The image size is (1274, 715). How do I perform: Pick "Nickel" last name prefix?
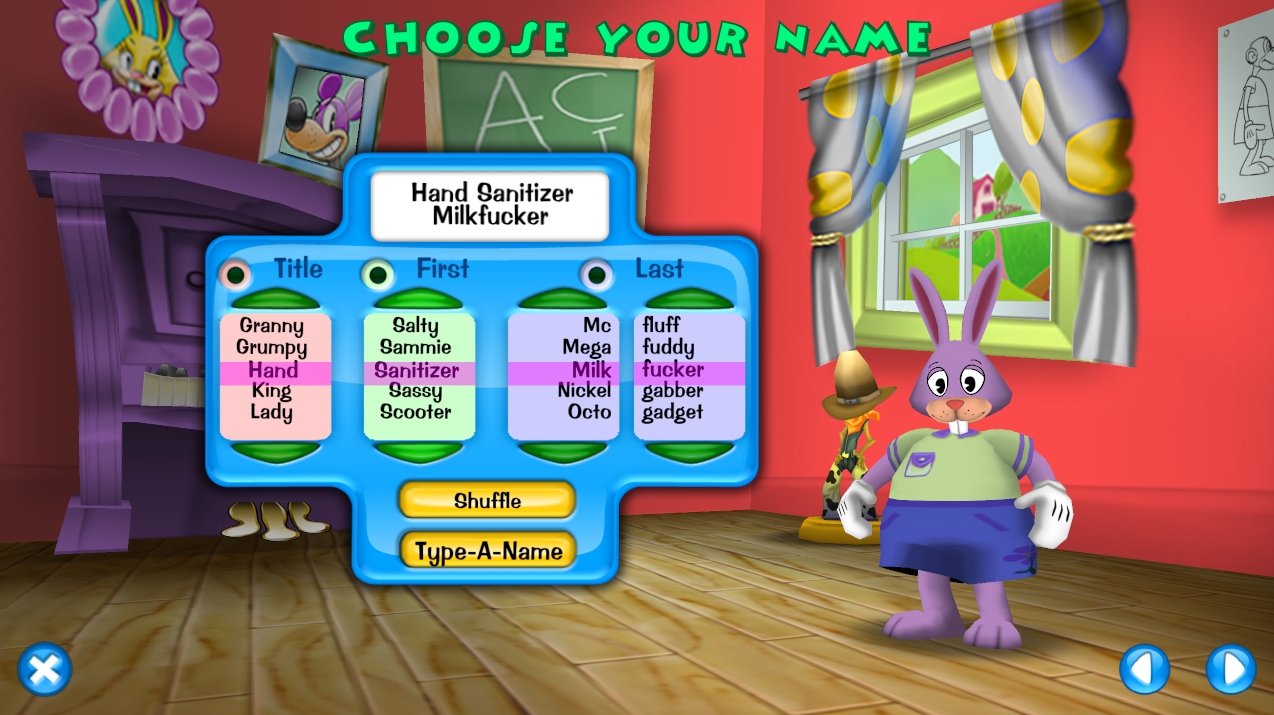click(584, 390)
